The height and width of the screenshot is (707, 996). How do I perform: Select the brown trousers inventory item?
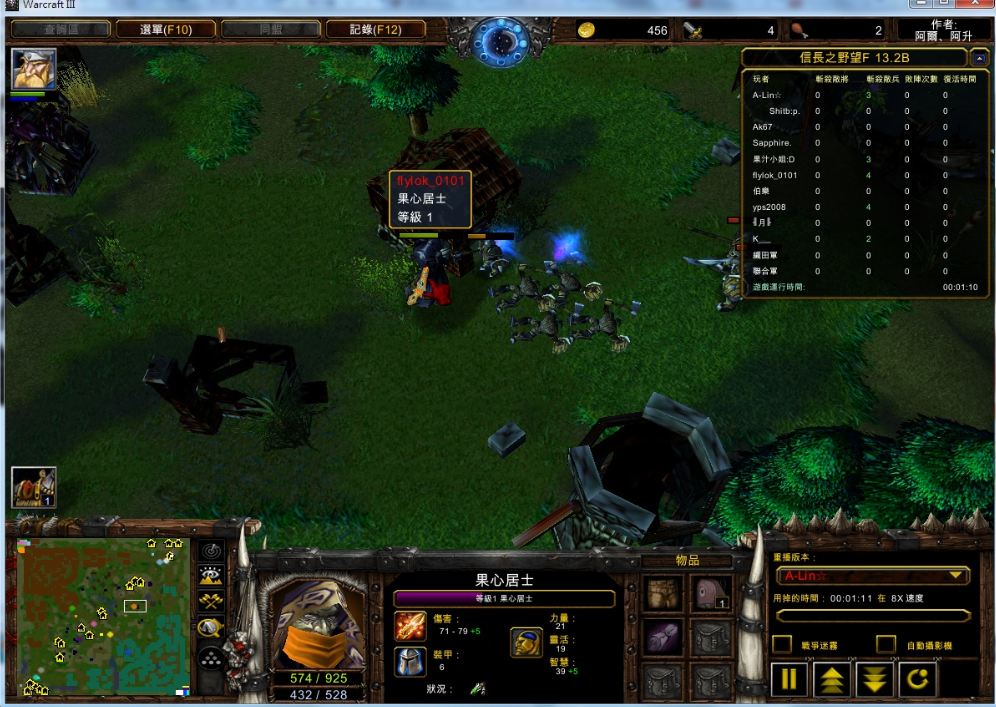(x=664, y=594)
